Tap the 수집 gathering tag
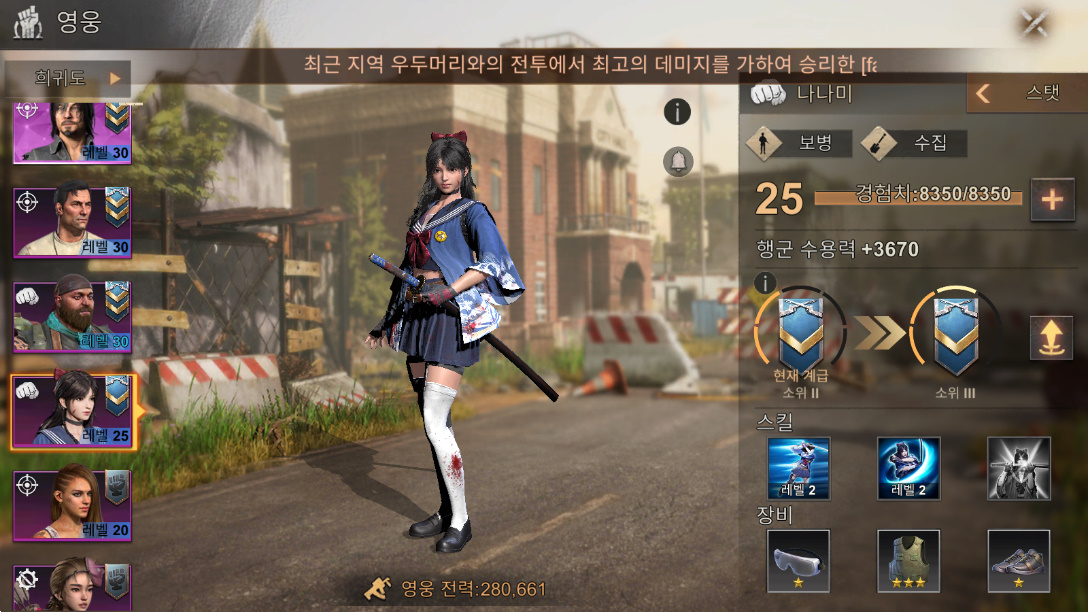This screenshot has height=612, width=1088. pyautogui.click(x=914, y=143)
